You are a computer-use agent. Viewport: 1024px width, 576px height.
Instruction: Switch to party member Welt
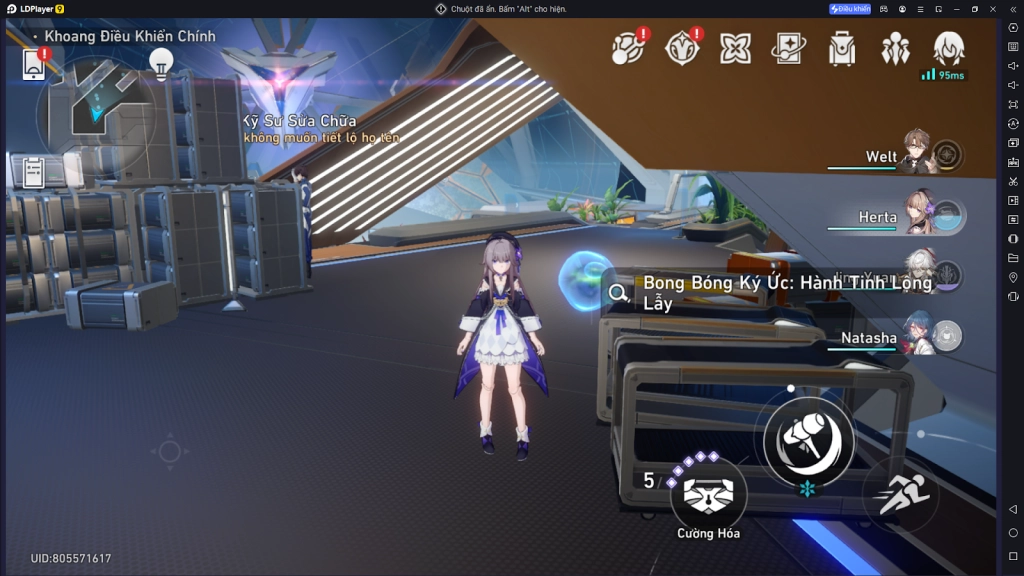pyautogui.click(x=915, y=155)
